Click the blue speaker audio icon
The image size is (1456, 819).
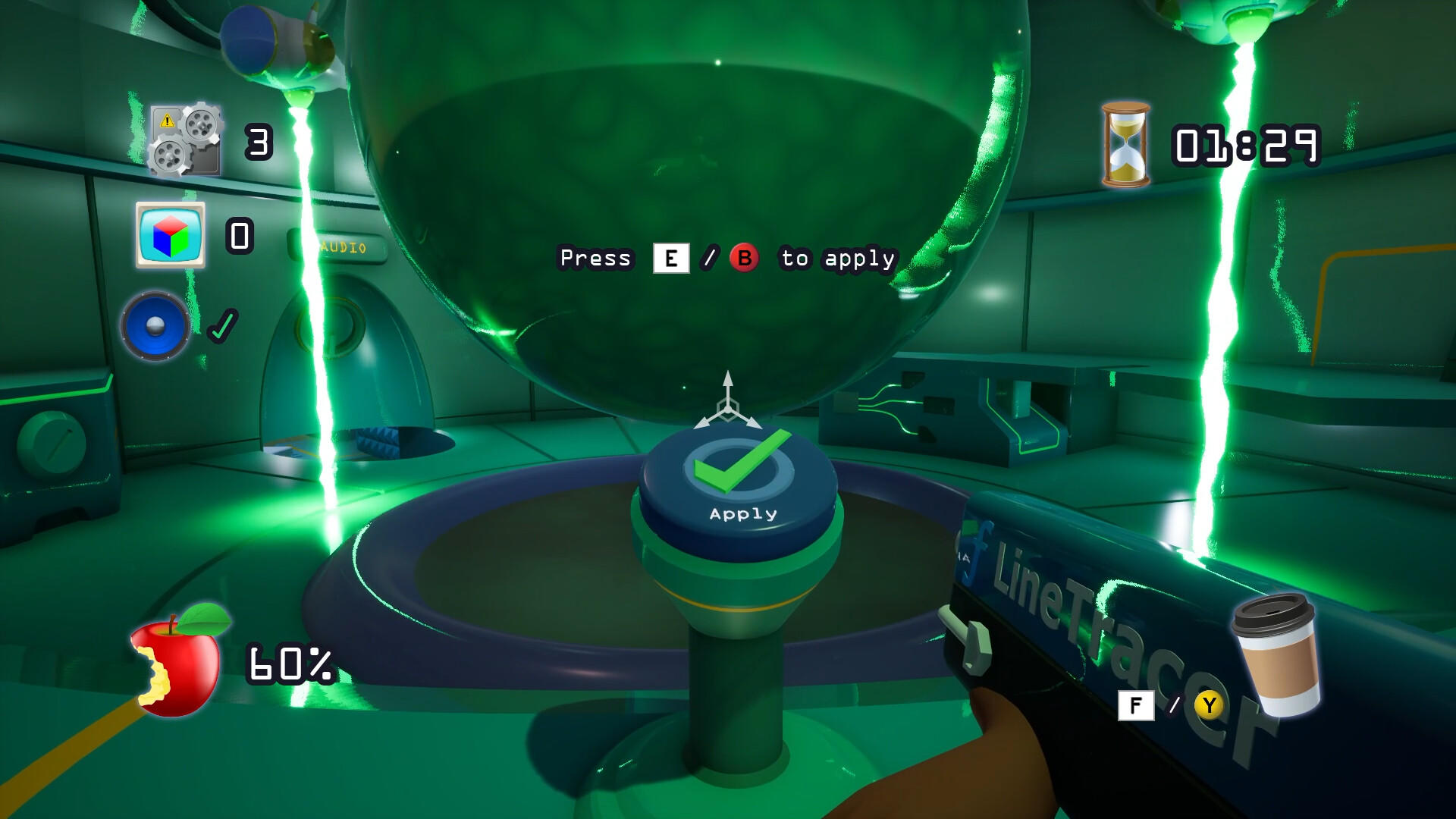coord(157,326)
